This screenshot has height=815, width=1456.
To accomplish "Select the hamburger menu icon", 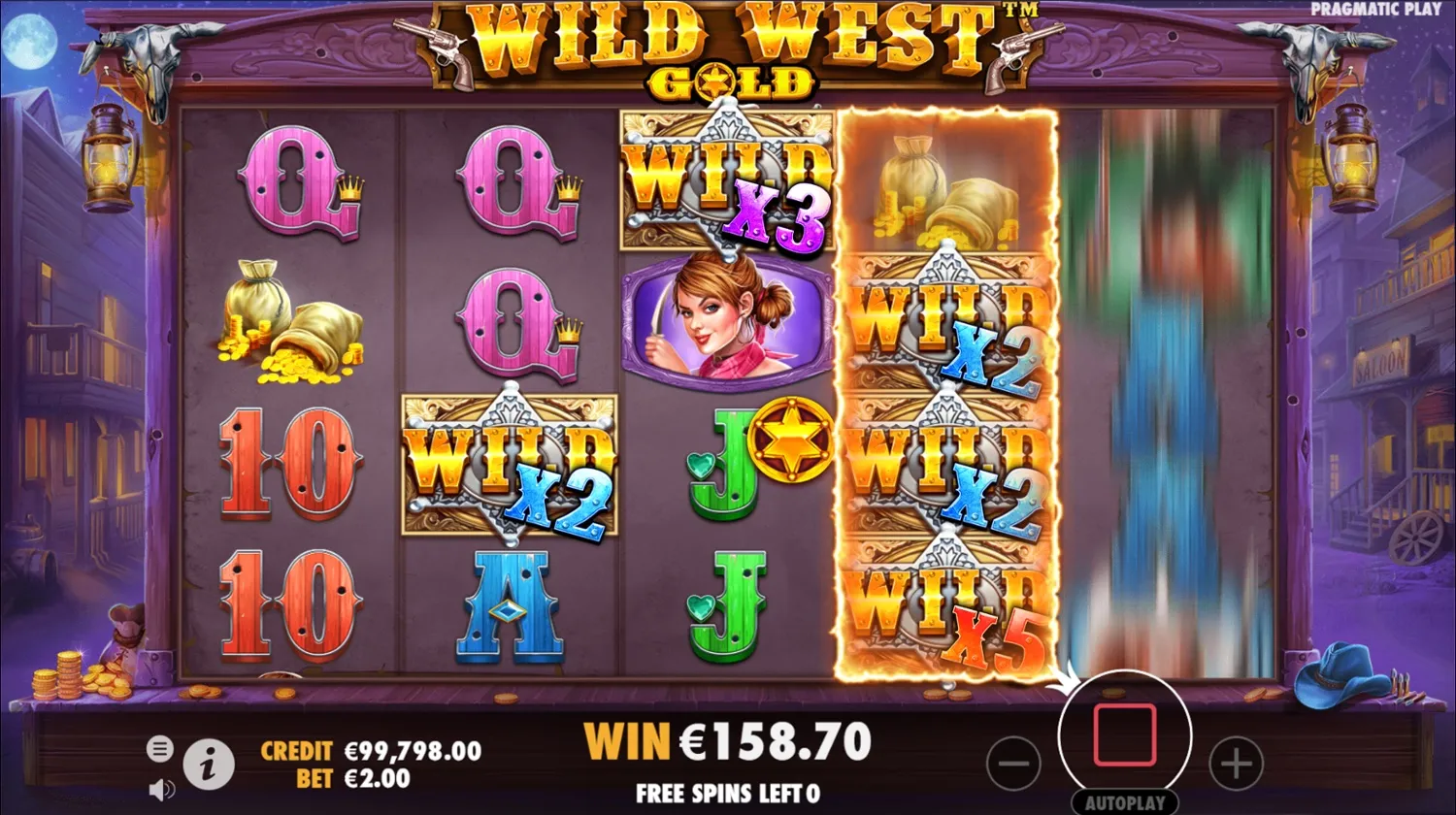I will tap(158, 749).
